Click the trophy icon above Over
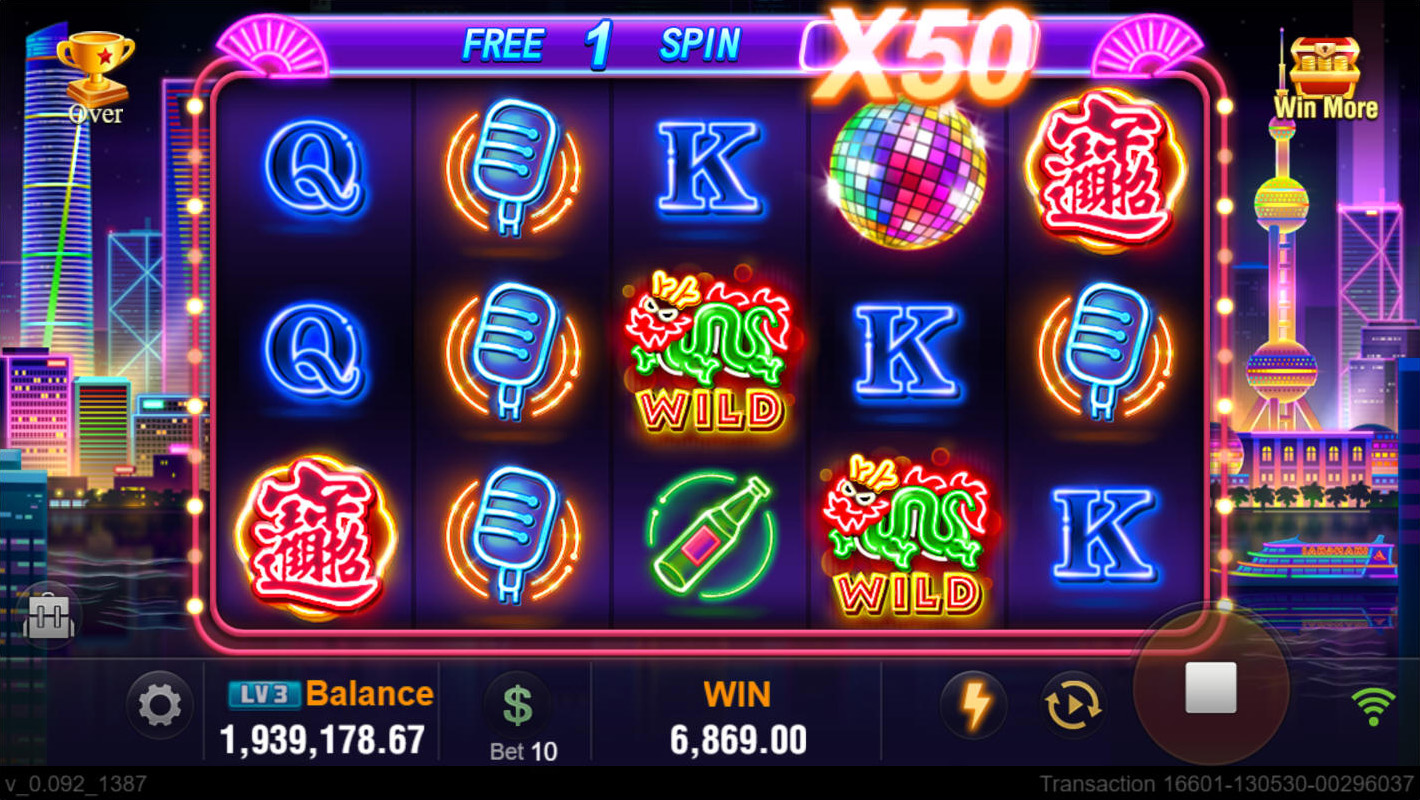Screen dimensions: 1420x800 click(97, 60)
